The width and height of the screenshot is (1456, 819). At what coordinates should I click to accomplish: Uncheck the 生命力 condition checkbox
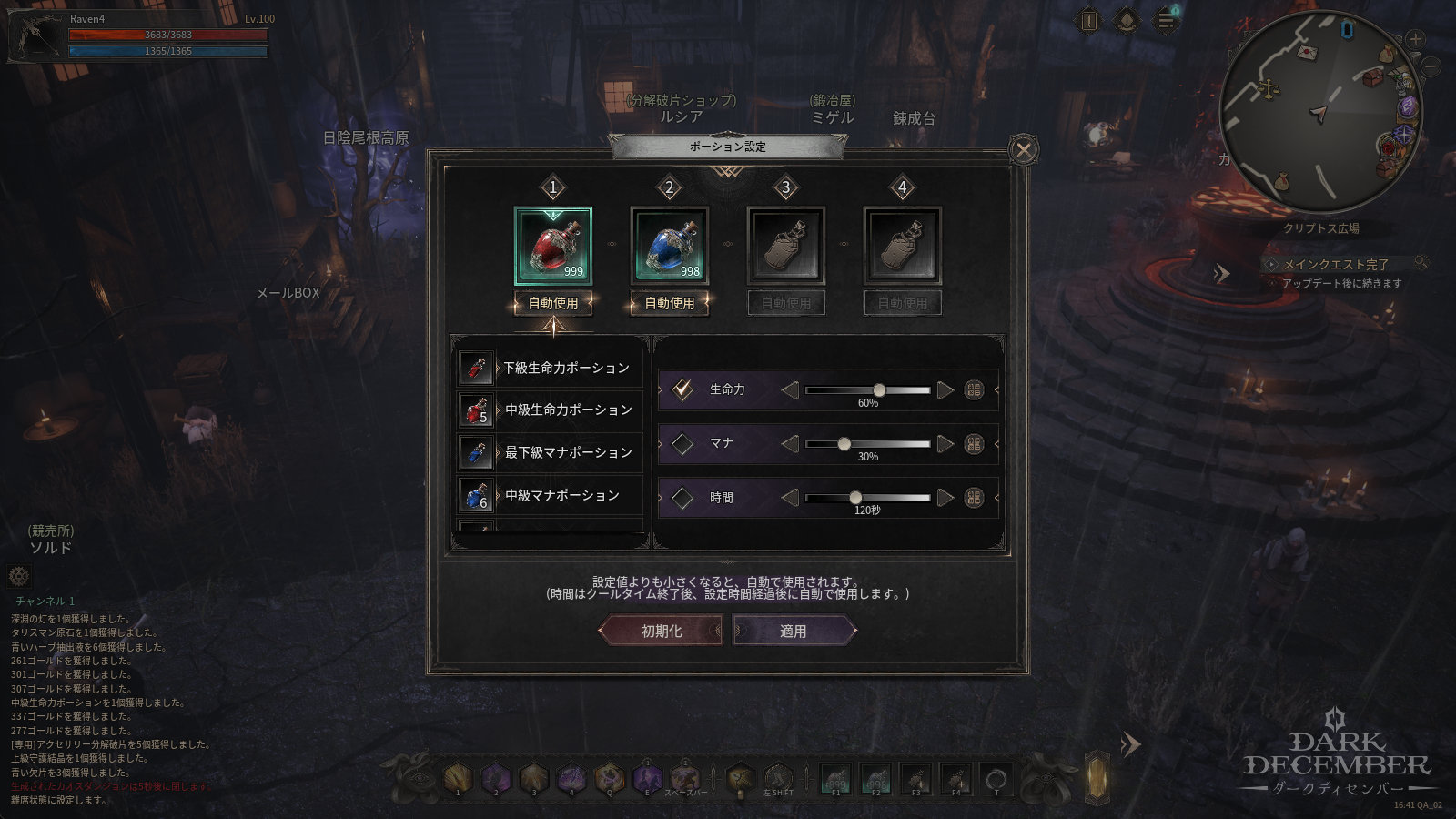tap(682, 389)
